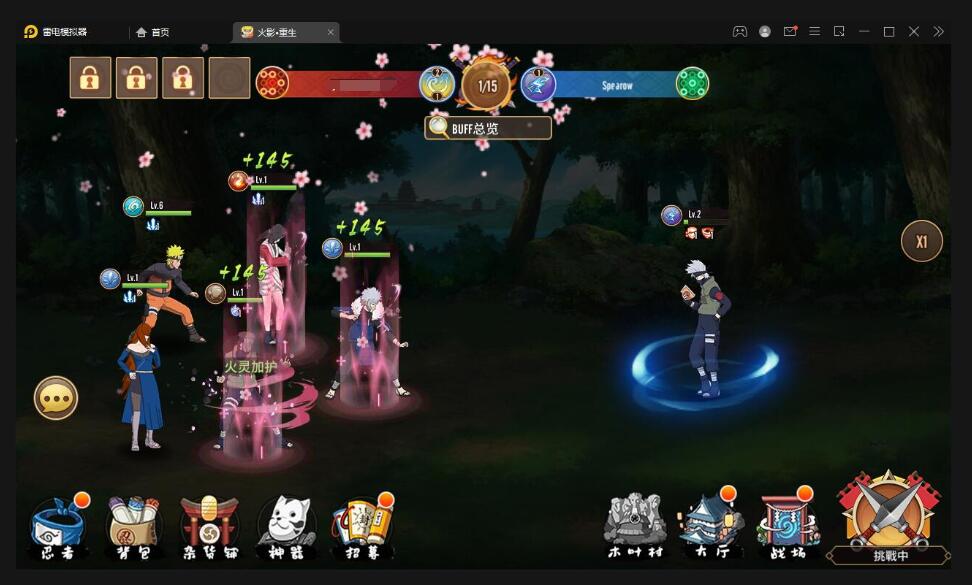Enter the 大厅 hall
This screenshot has height=585, width=972.
(x=710, y=525)
